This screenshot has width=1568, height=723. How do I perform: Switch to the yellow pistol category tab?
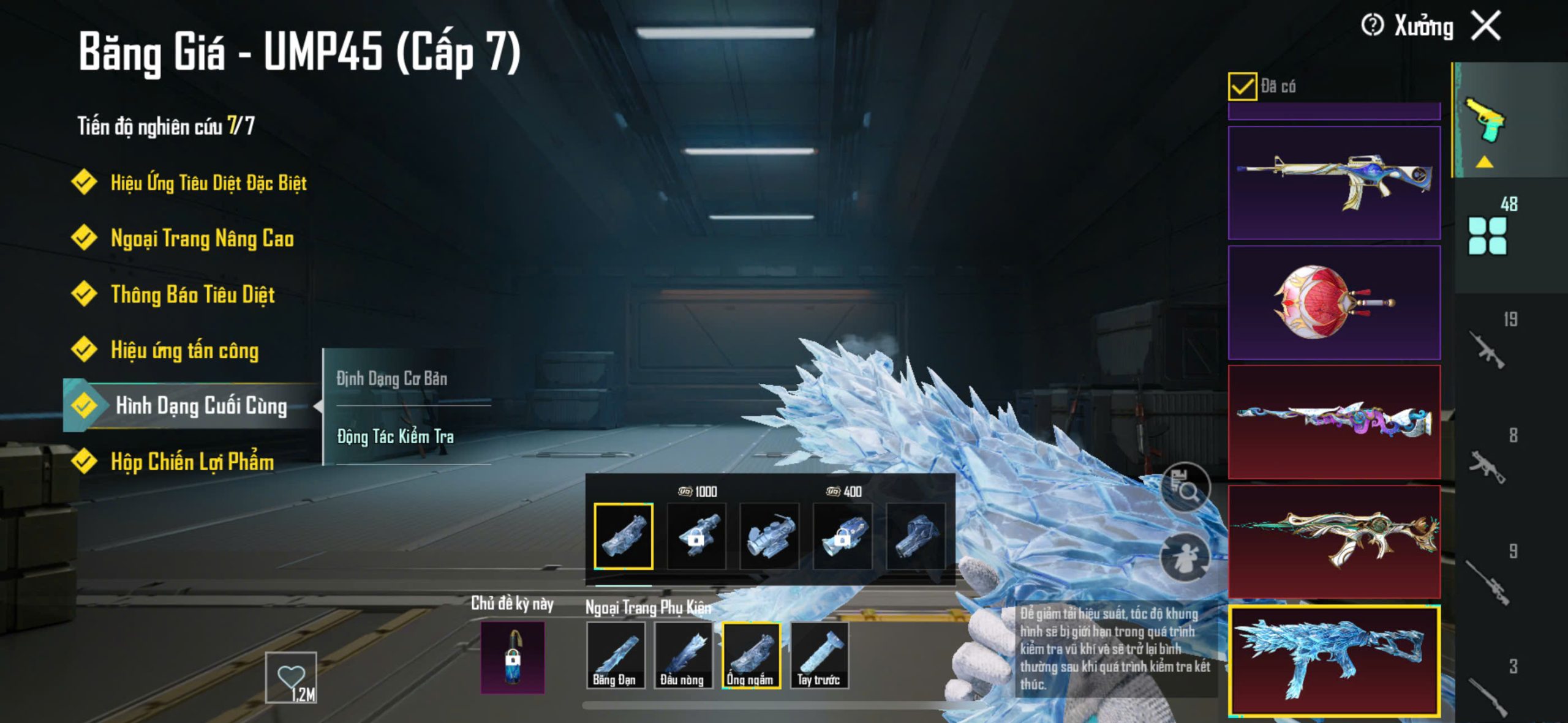tap(1485, 121)
